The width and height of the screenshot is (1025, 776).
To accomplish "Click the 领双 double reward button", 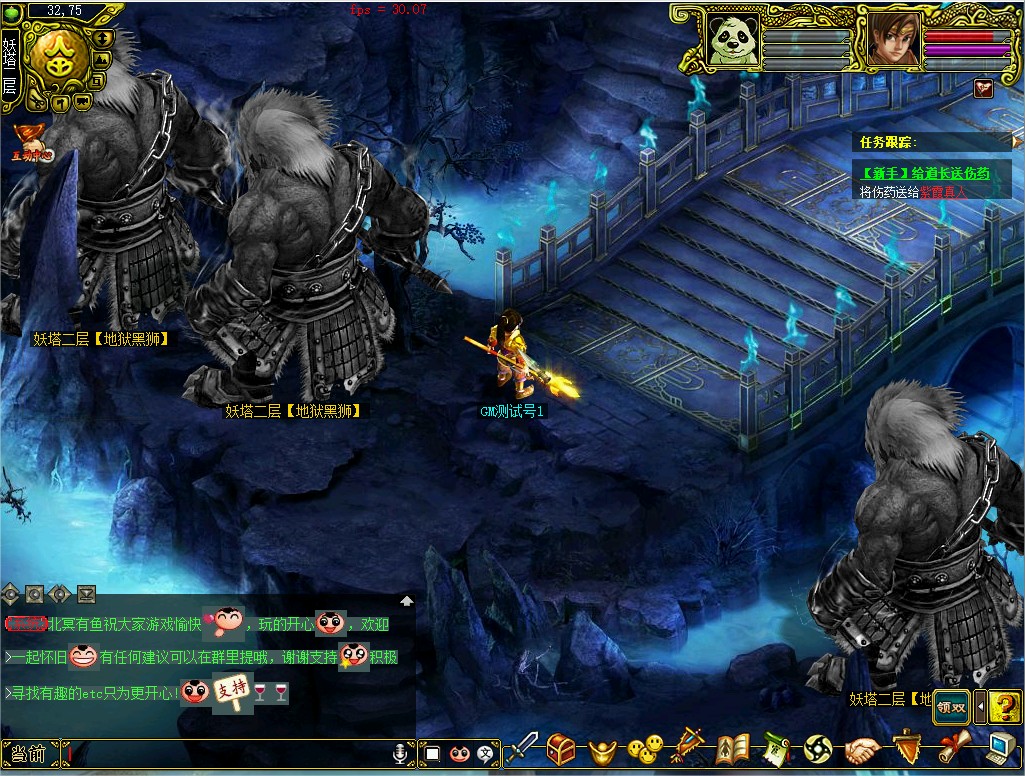I will 952,706.
